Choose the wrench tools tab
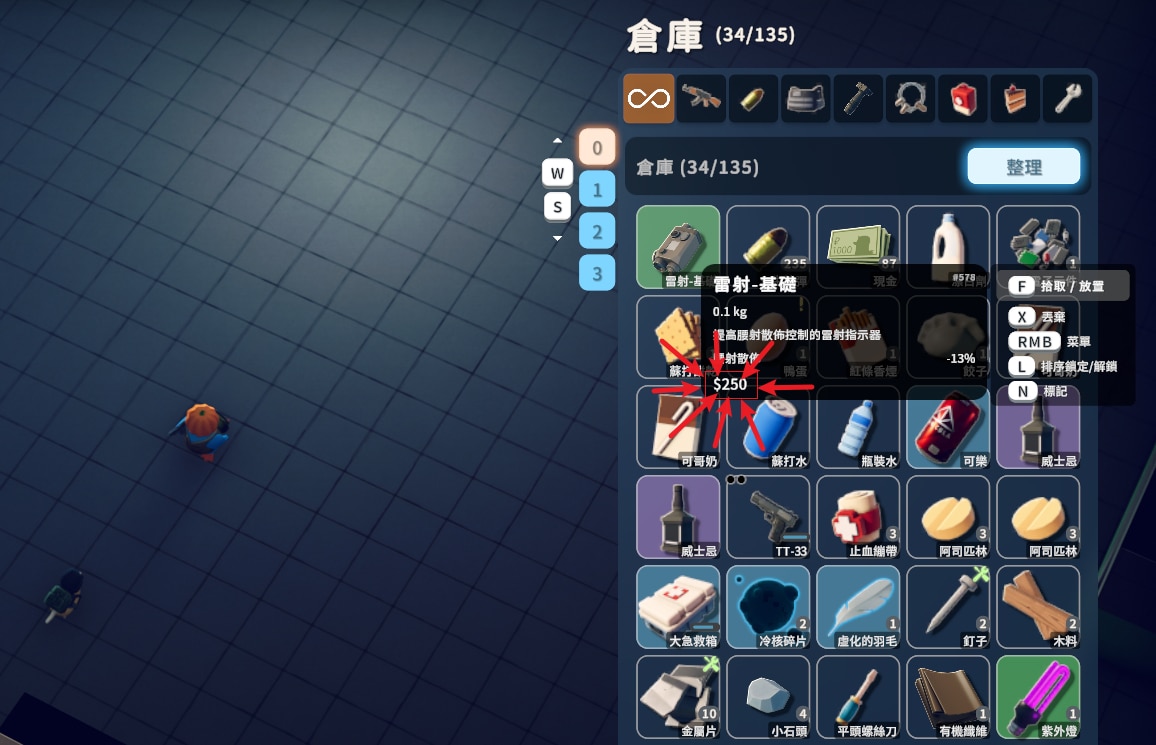The image size is (1156, 745). [x=1066, y=99]
